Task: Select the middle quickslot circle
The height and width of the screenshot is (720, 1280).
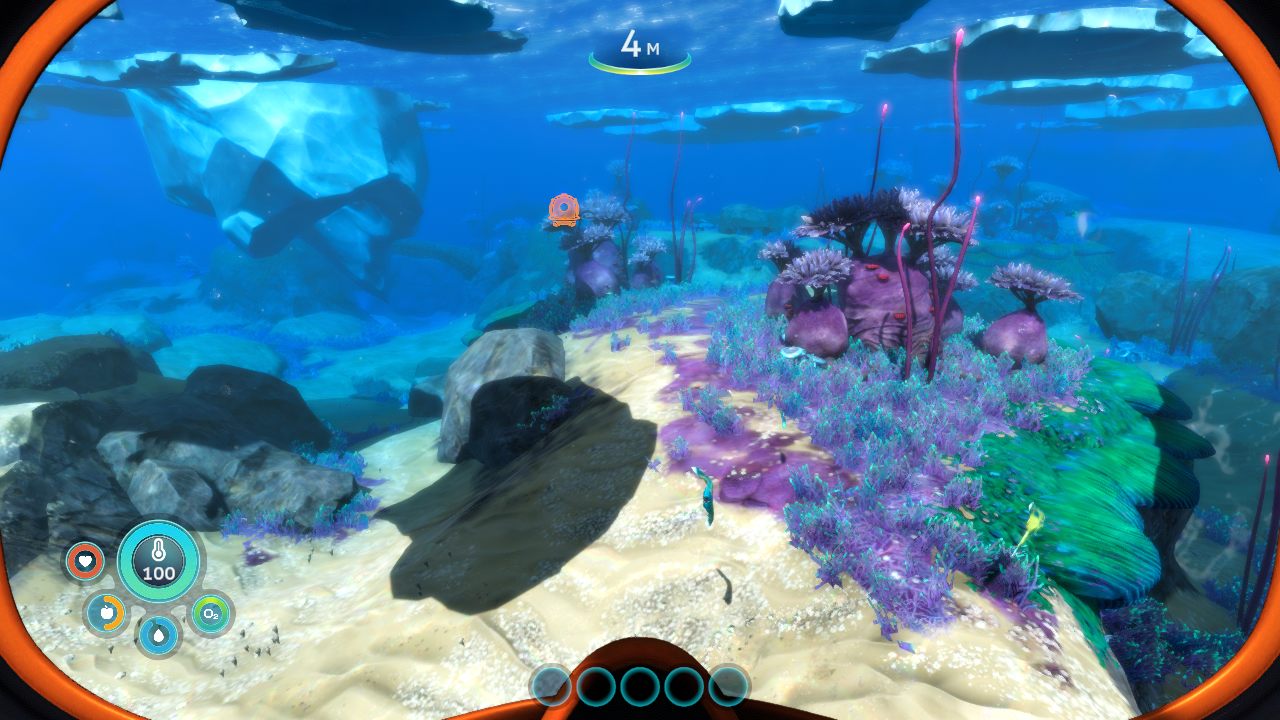Action: pos(639,688)
